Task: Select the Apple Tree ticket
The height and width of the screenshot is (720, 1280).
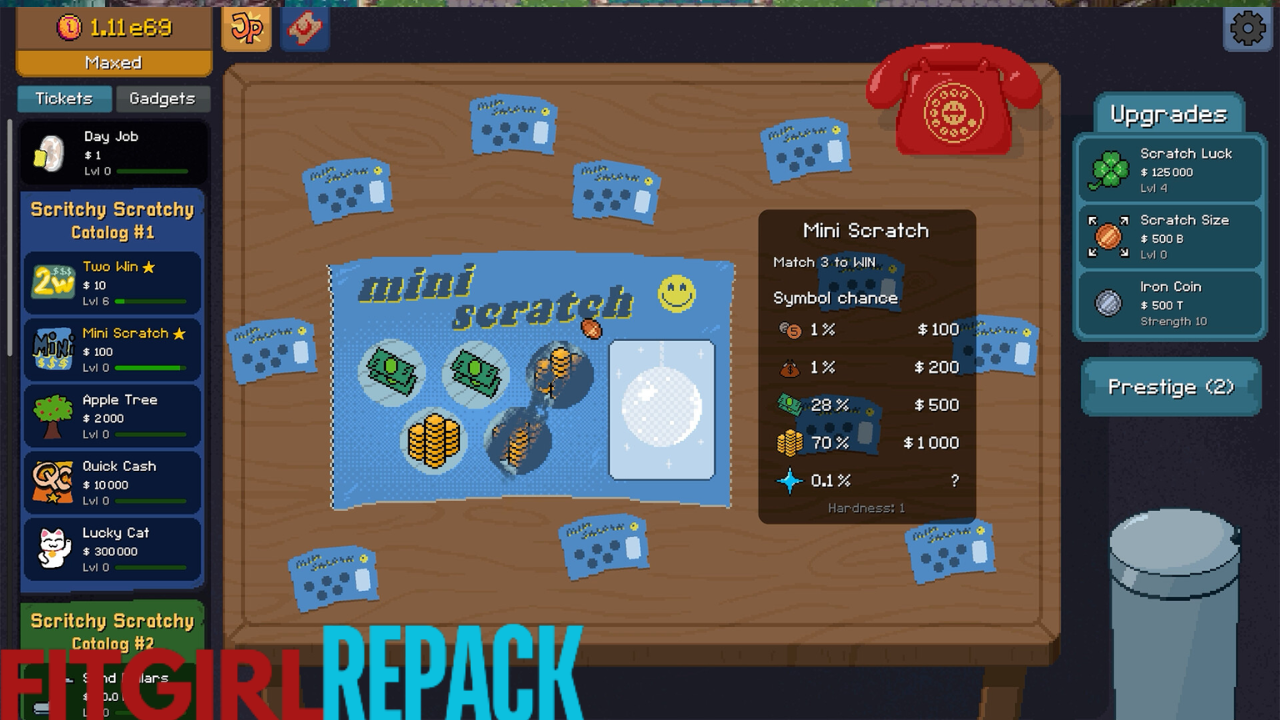Action: tap(113, 416)
